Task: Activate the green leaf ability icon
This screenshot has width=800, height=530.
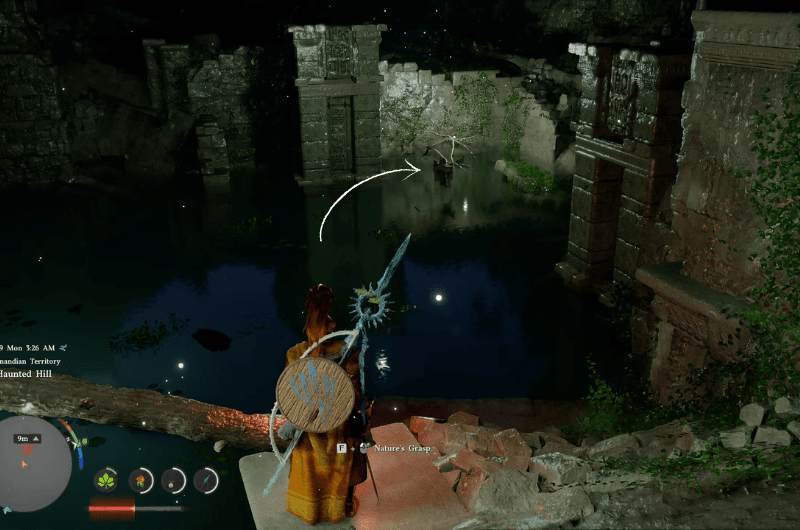Action: (106, 480)
